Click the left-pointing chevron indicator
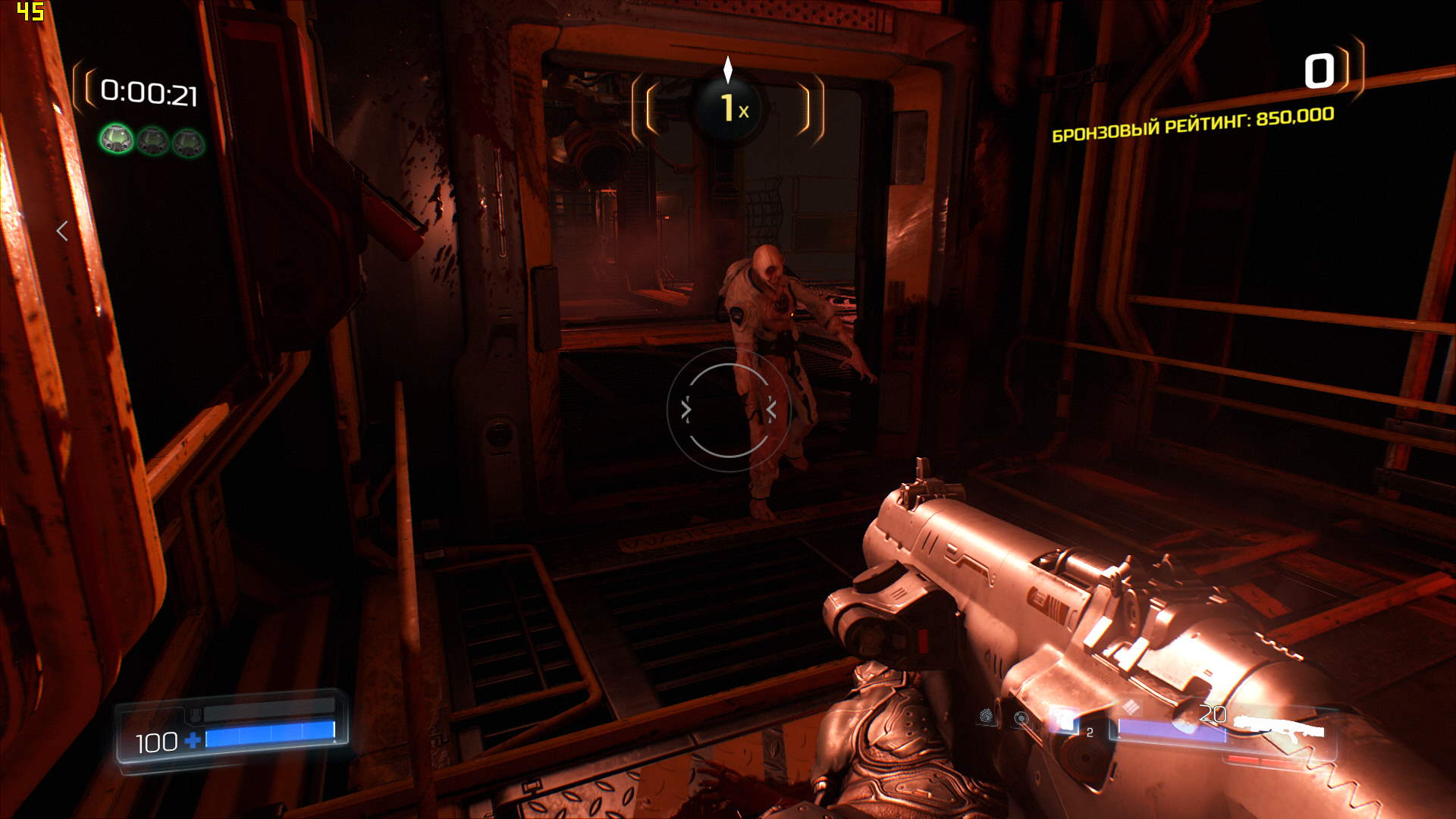1456x819 pixels. click(63, 231)
